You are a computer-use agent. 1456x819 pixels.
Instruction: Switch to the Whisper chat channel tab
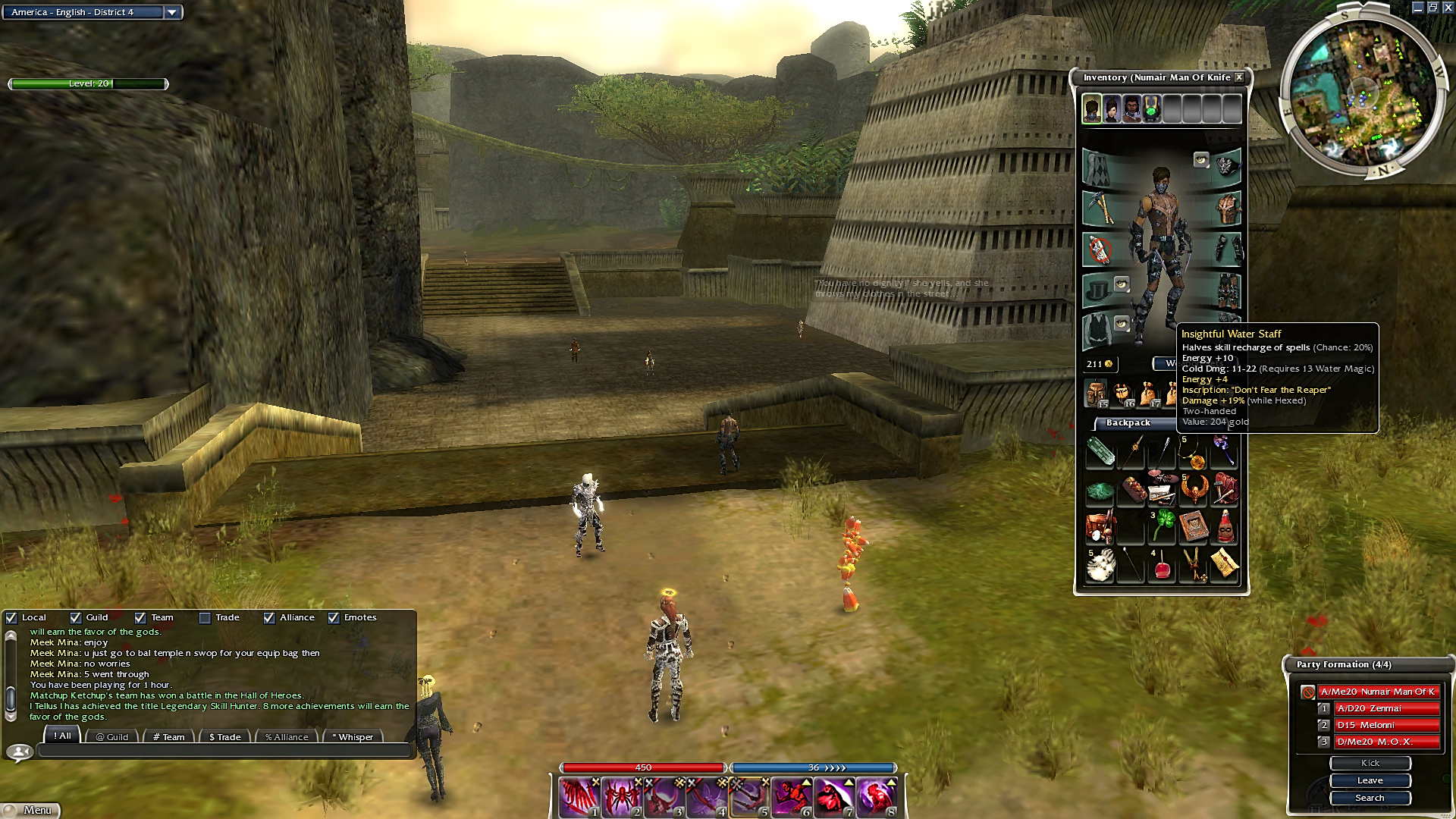tap(353, 736)
